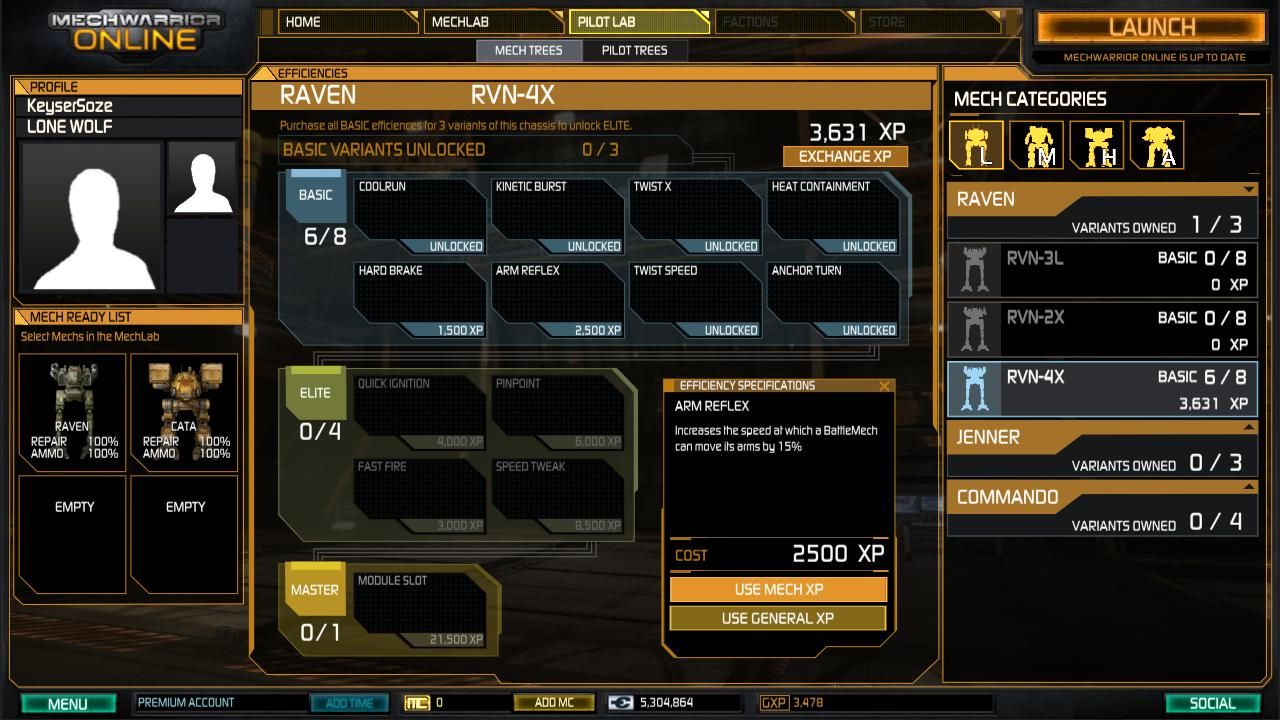1280x720 pixels.
Task: Spend general XP via Use General XP
Action: click(x=778, y=618)
